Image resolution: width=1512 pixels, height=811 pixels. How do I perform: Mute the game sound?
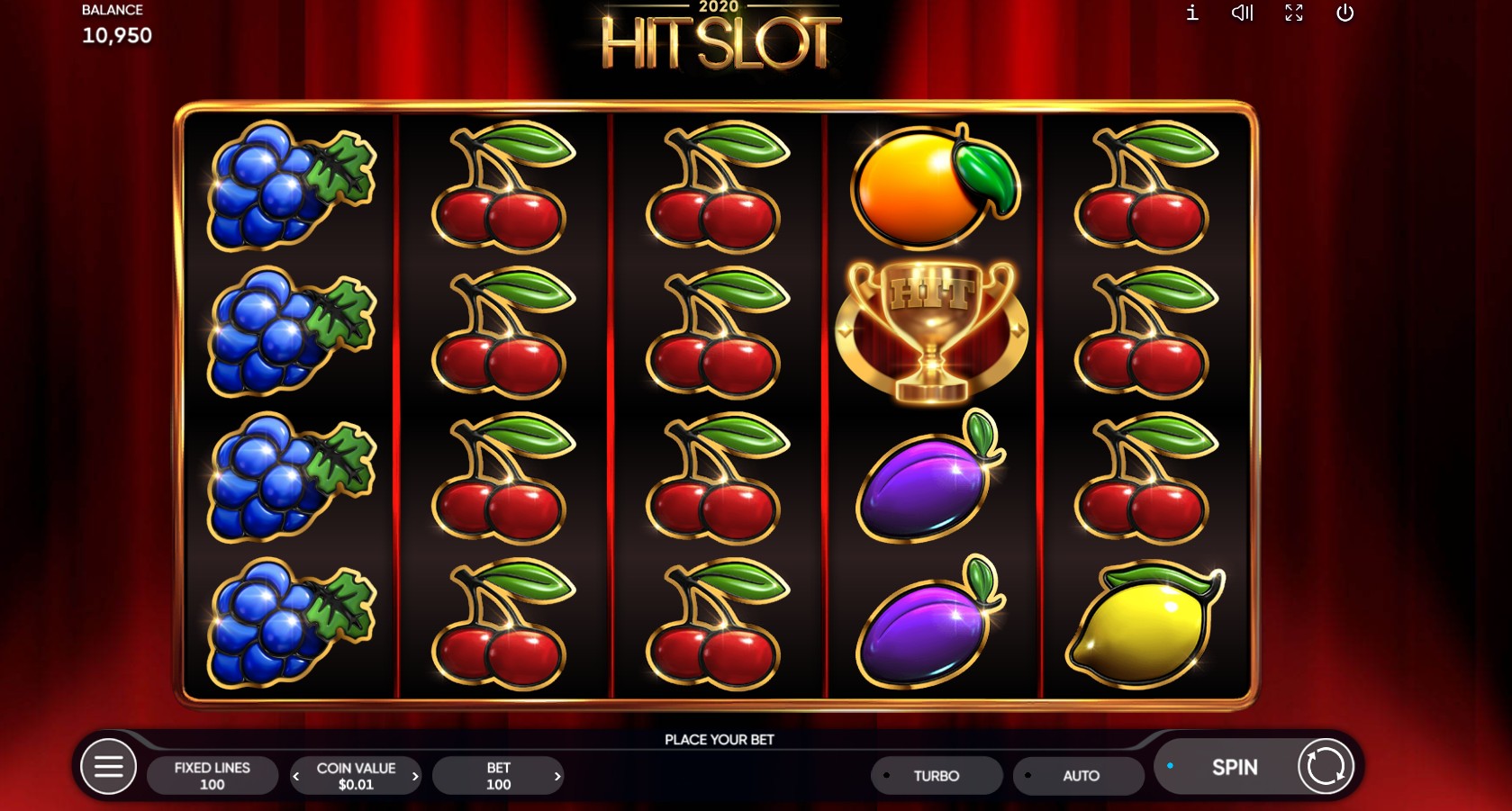point(1242,13)
